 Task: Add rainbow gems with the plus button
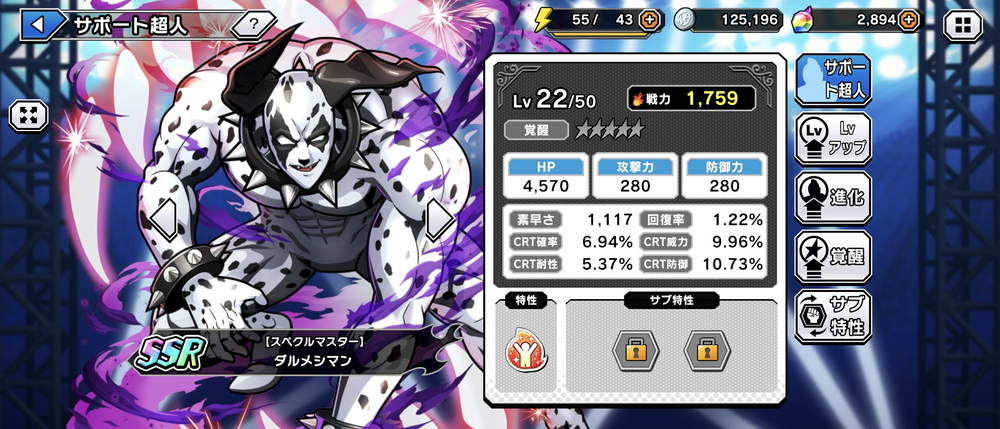pyautogui.click(x=908, y=19)
